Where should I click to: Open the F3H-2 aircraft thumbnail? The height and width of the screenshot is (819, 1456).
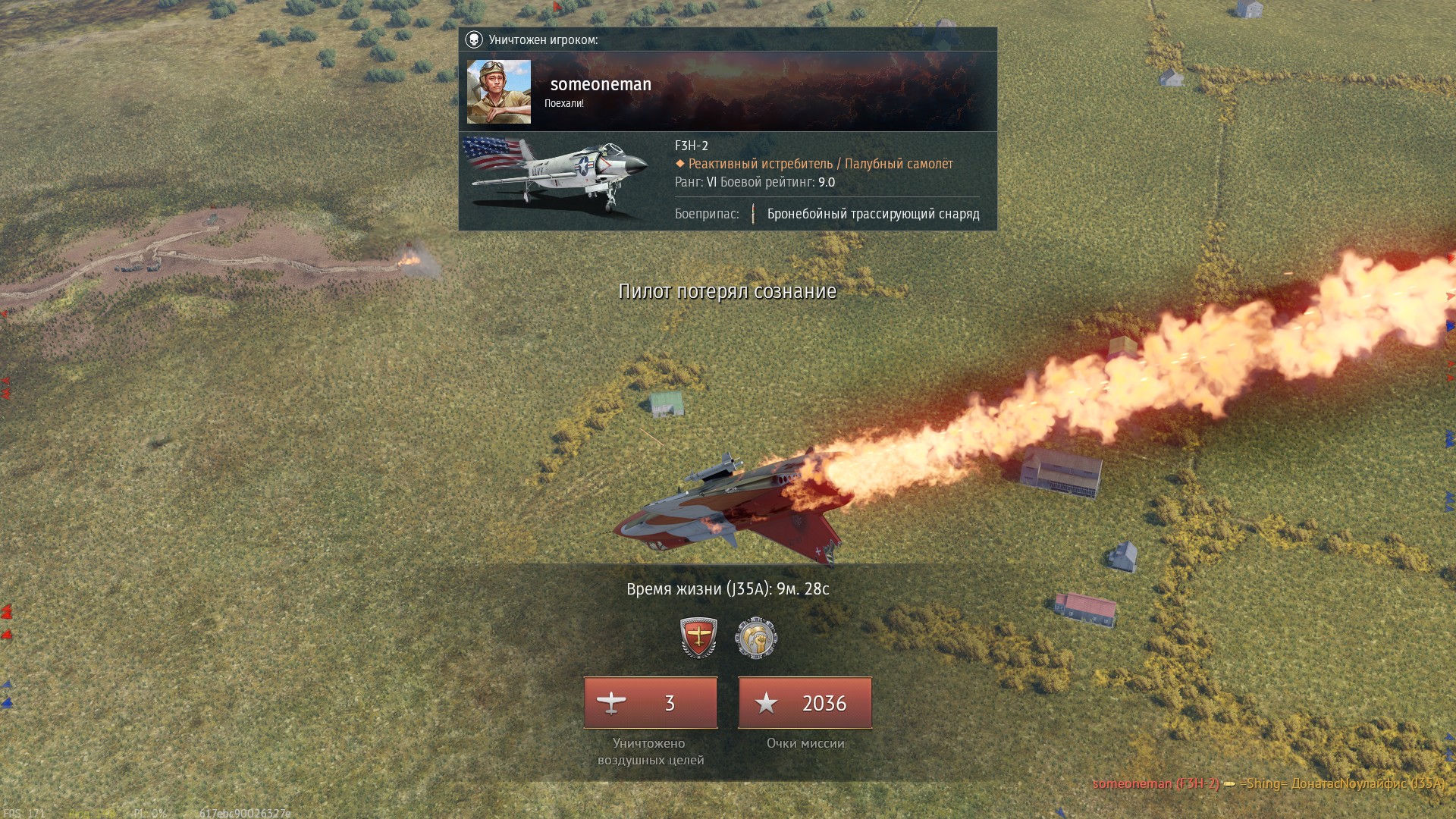[x=557, y=176]
